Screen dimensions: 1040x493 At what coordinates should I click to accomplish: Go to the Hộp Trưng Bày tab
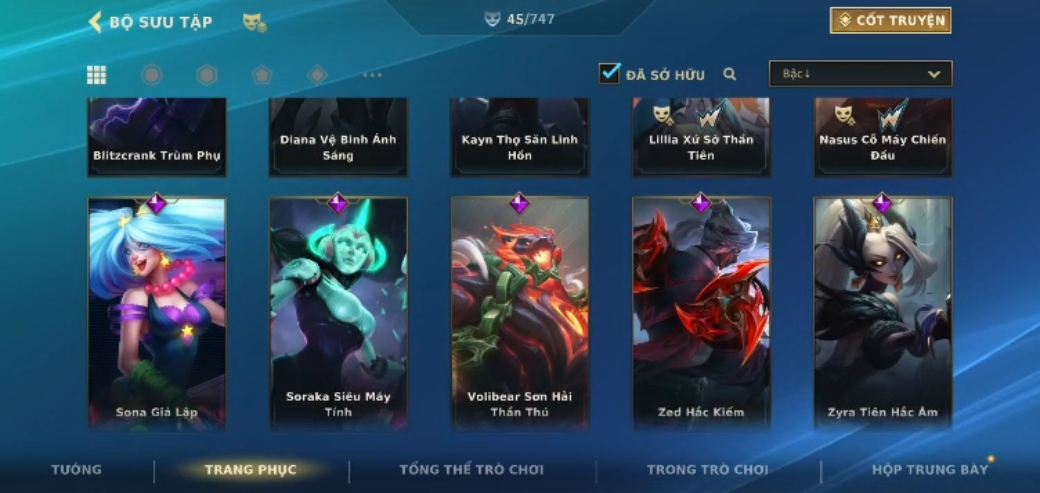point(929,470)
